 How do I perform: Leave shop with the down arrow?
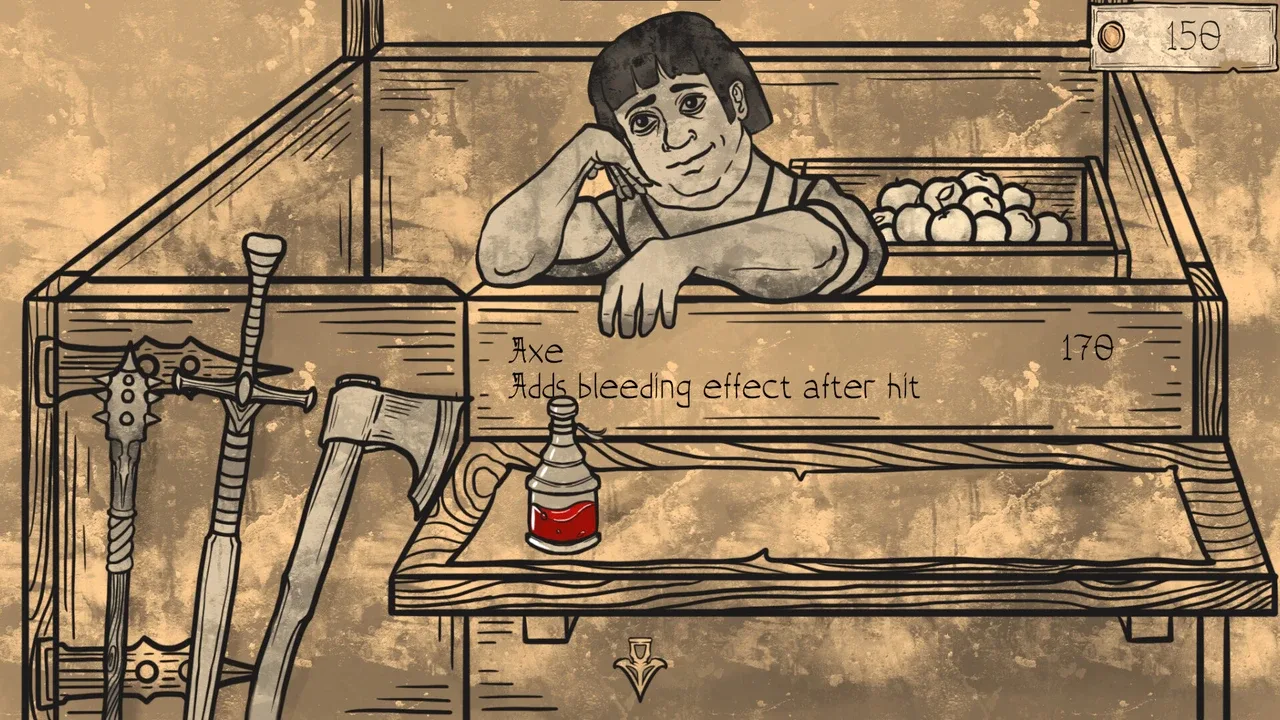pyautogui.click(x=640, y=665)
